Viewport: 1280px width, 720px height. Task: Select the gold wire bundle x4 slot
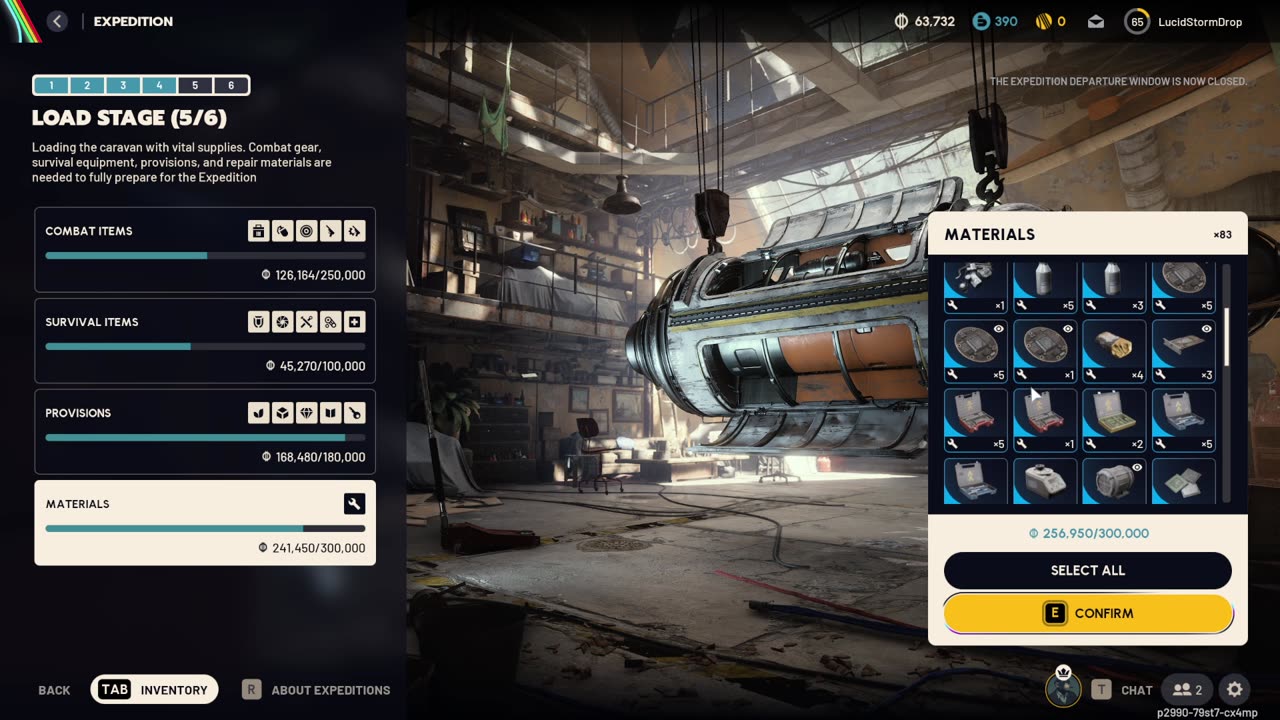pyautogui.click(x=1114, y=351)
